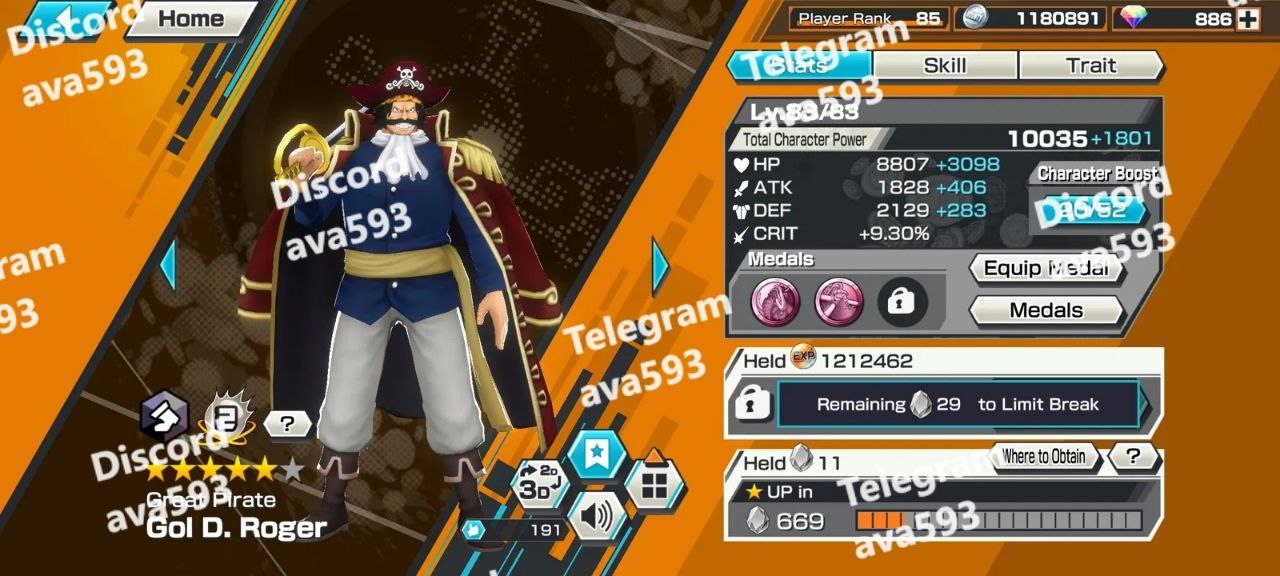The height and width of the screenshot is (576, 1280).
Task: Select the first equipped medal slot
Action: 776,302
